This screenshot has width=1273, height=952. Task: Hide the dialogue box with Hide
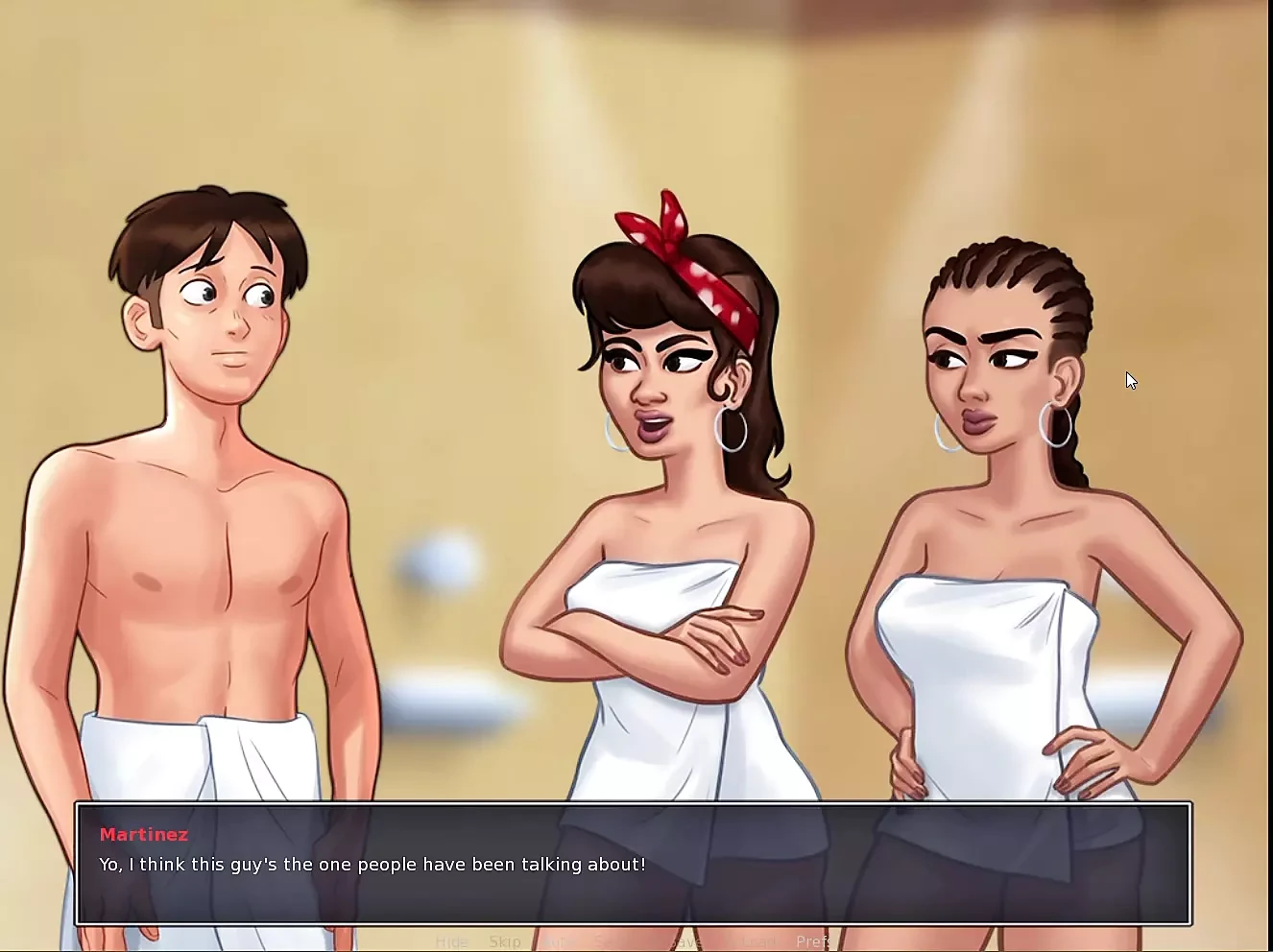[452, 941]
